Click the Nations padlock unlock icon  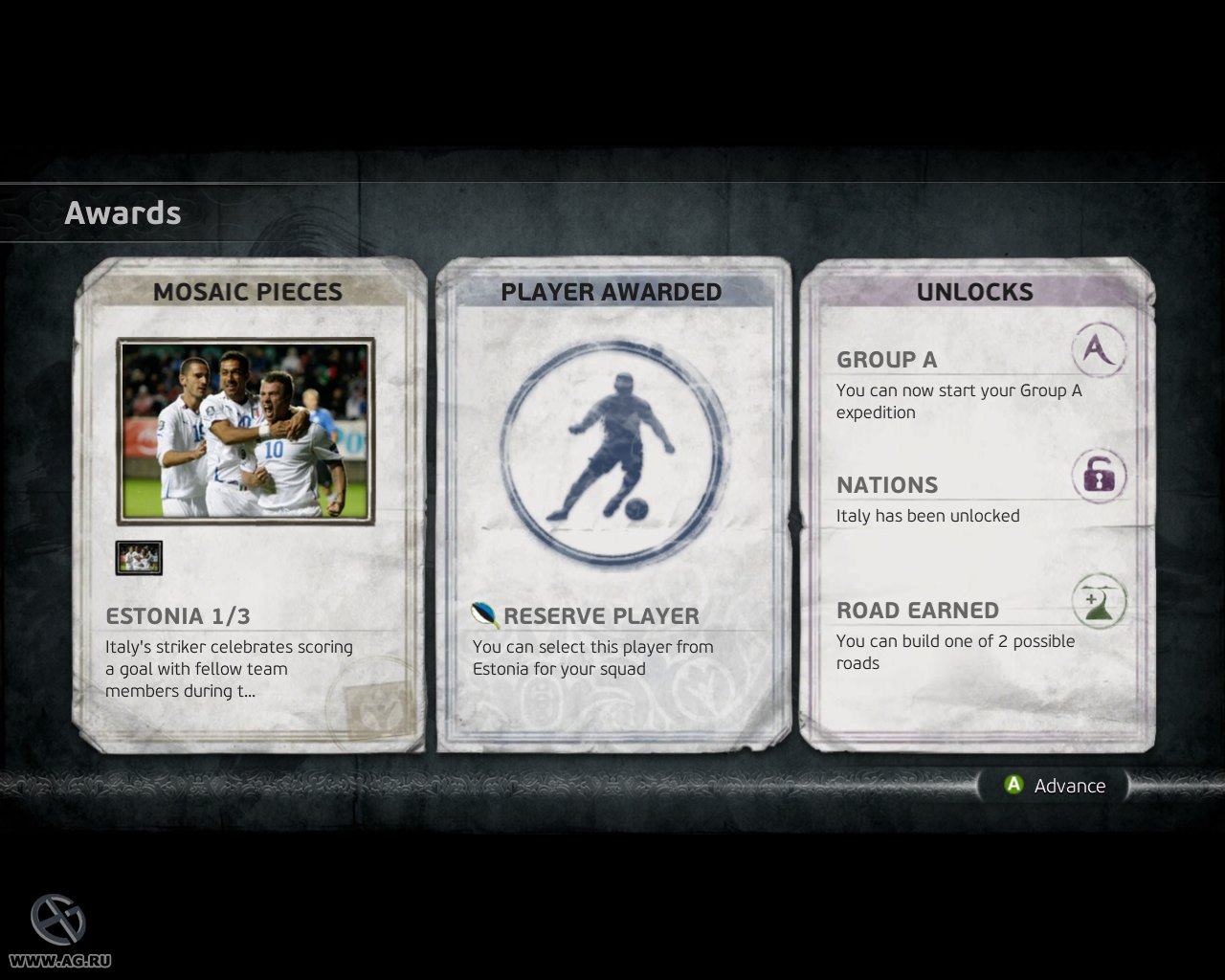(1097, 476)
